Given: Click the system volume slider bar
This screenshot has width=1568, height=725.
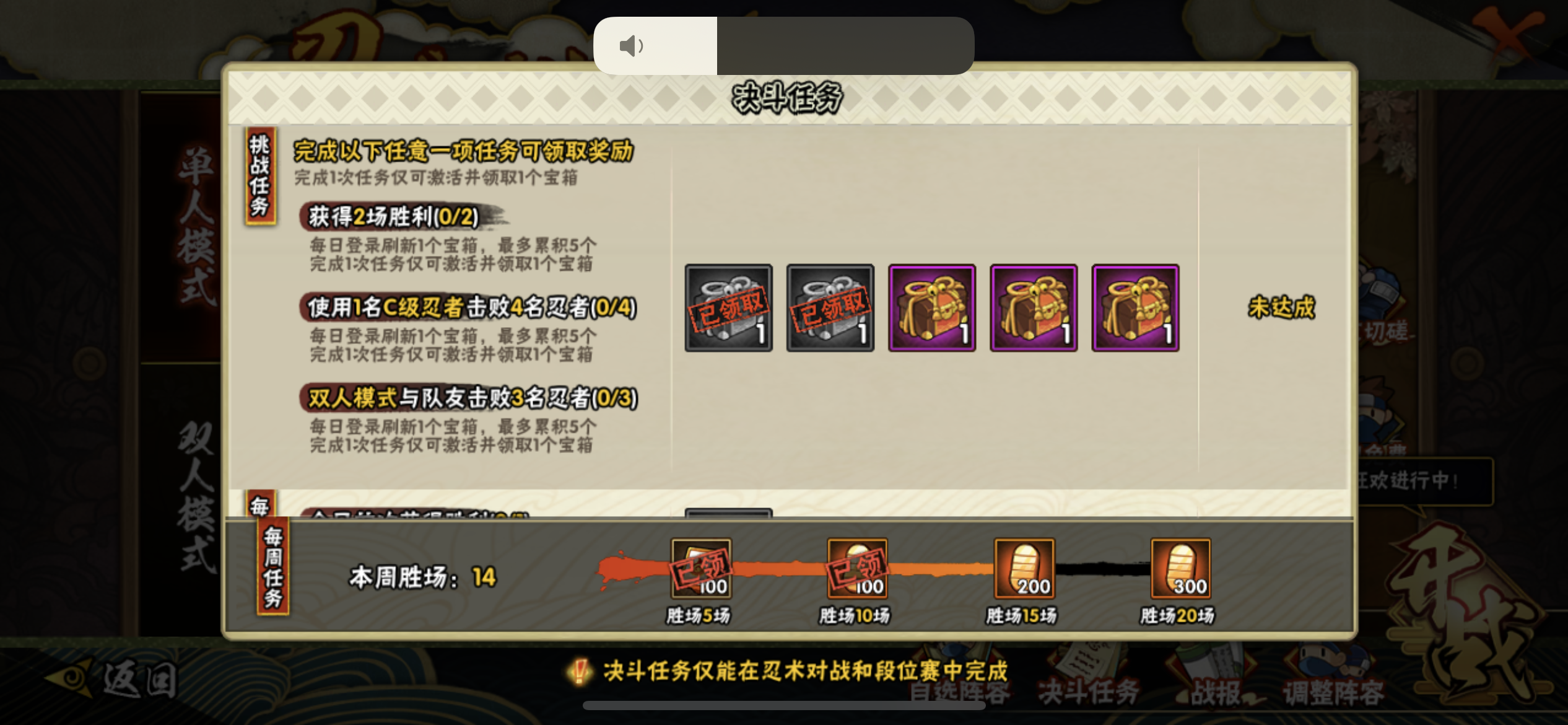Looking at the screenshot, I should coord(783,46).
